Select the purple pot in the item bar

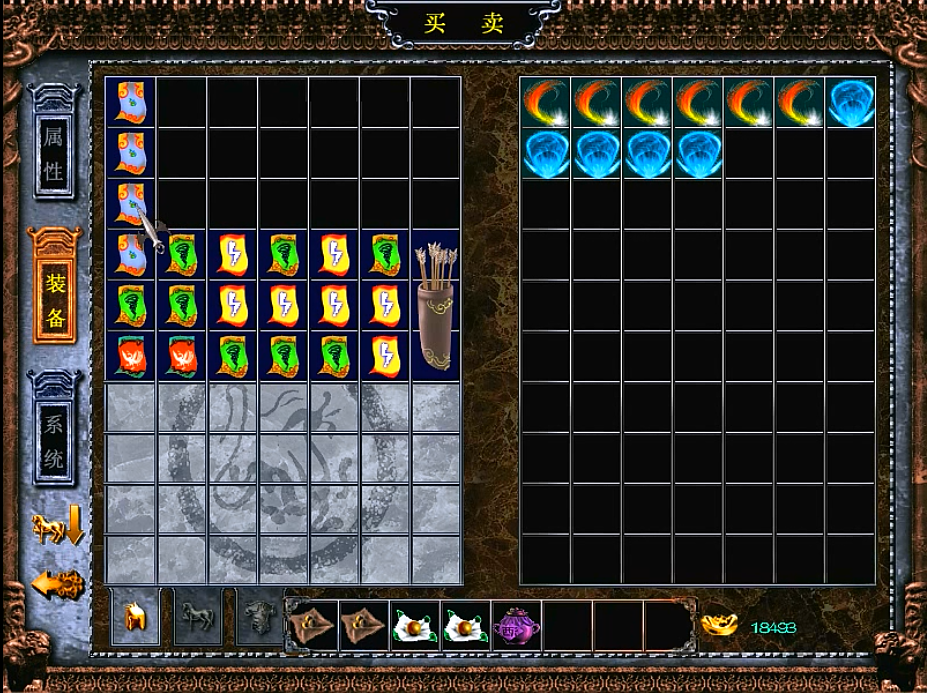click(x=516, y=626)
